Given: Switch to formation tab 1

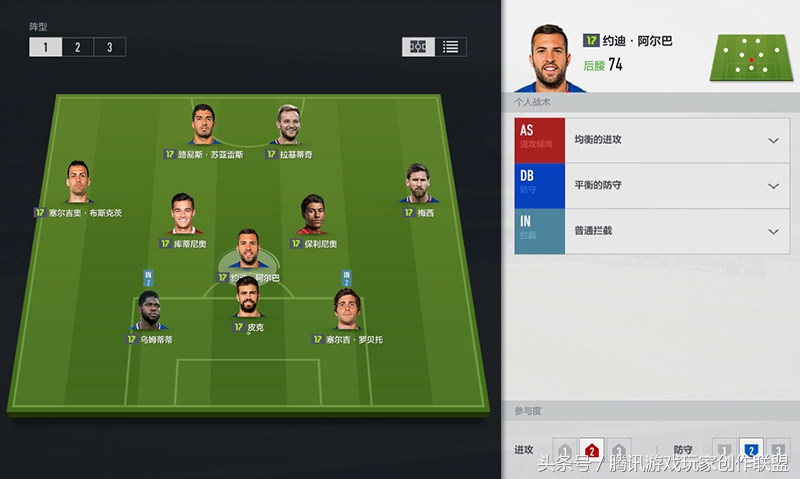Looking at the screenshot, I should pos(46,47).
